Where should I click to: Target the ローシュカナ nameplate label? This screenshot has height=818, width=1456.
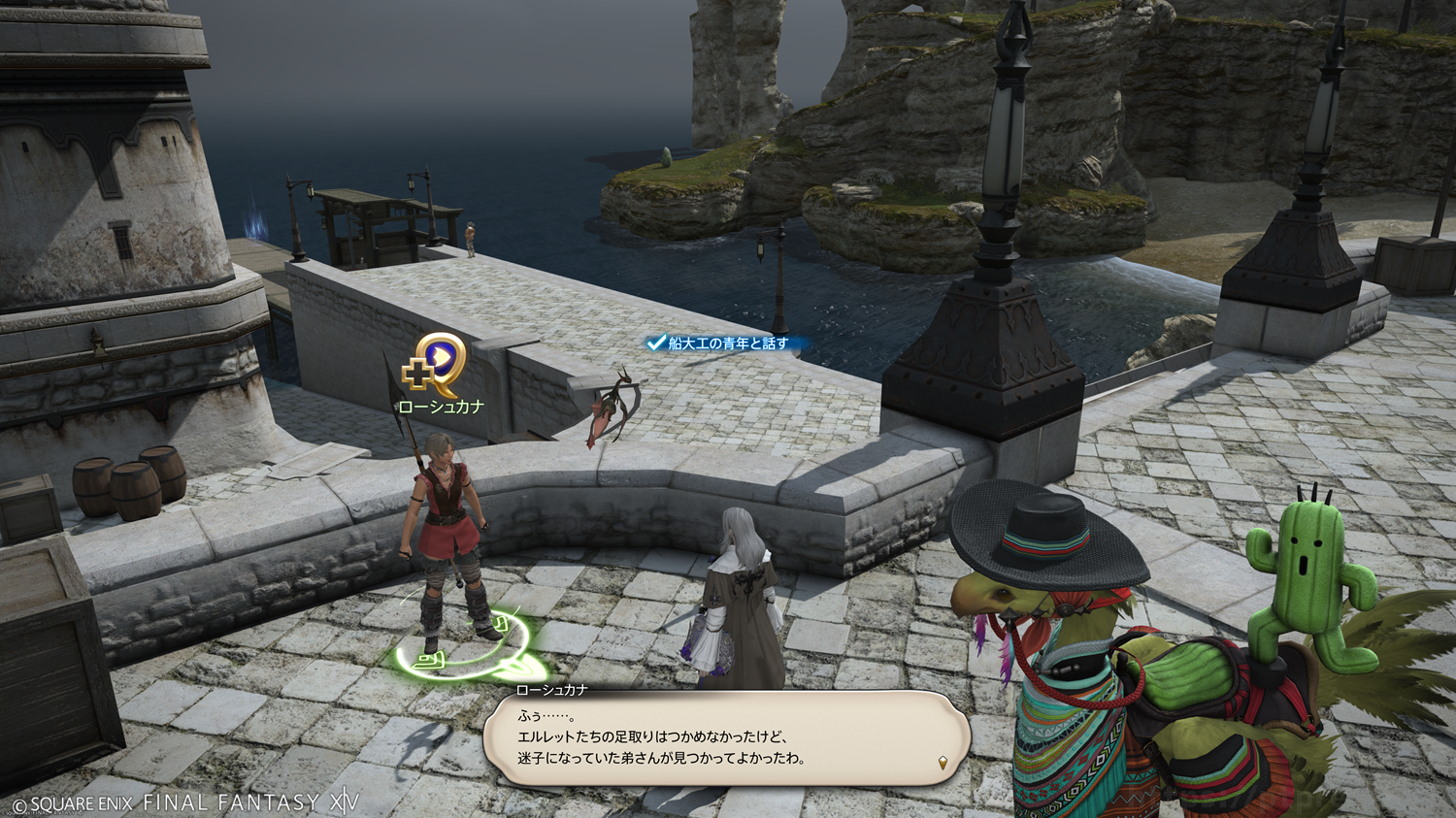(x=441, y=408)
